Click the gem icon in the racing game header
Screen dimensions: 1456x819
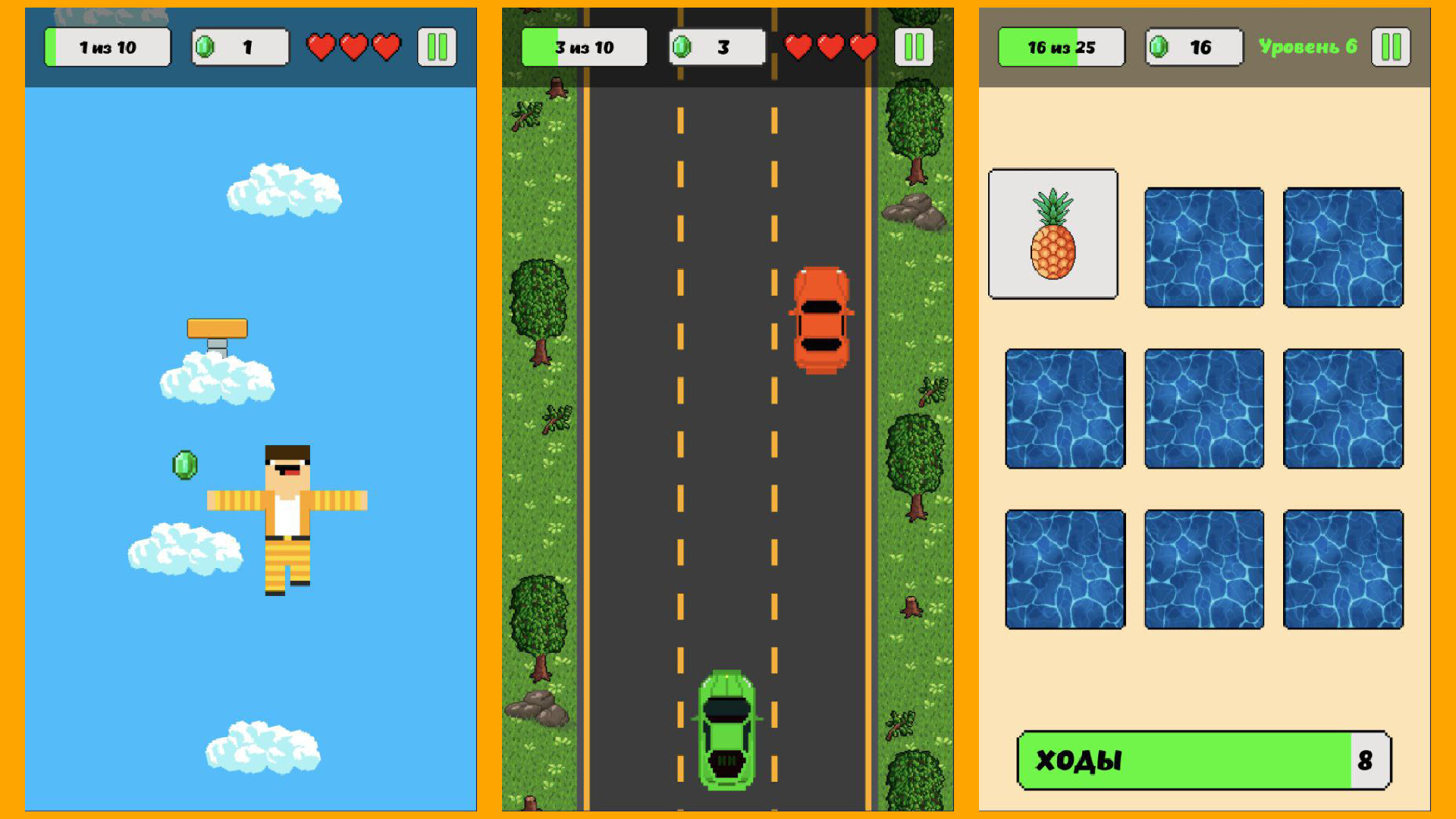pyautogui.click(x=681, y=45)
